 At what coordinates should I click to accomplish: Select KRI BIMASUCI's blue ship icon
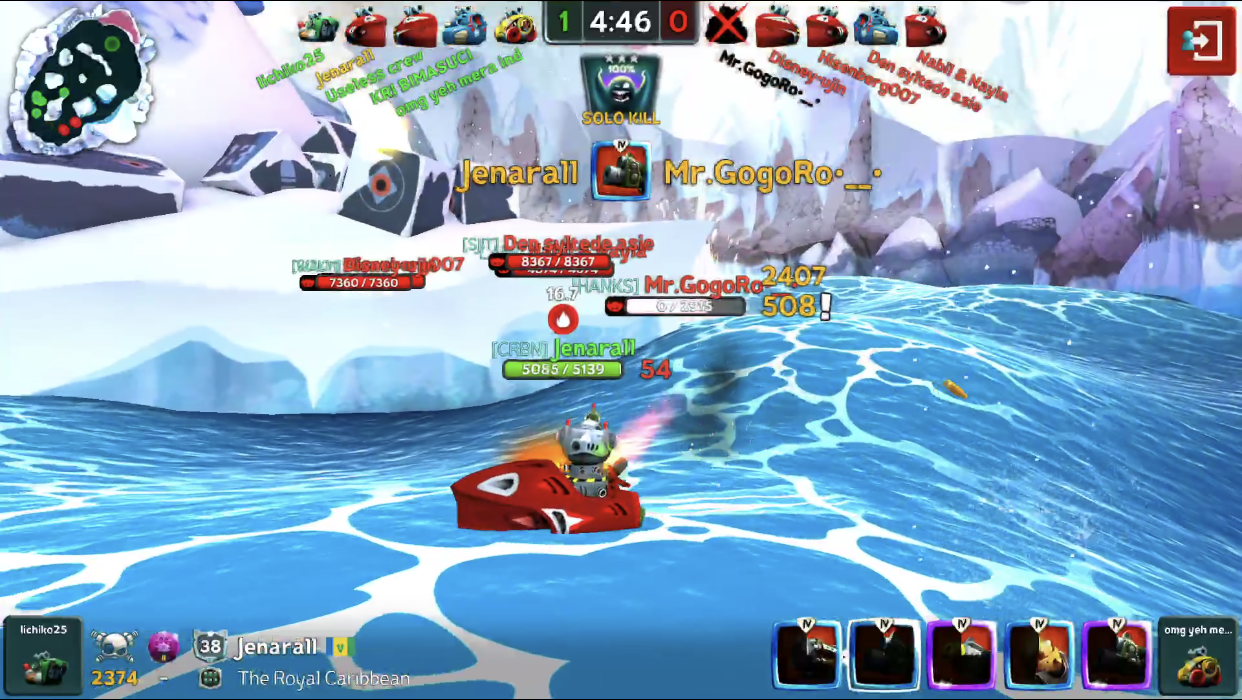pos(465,27)
